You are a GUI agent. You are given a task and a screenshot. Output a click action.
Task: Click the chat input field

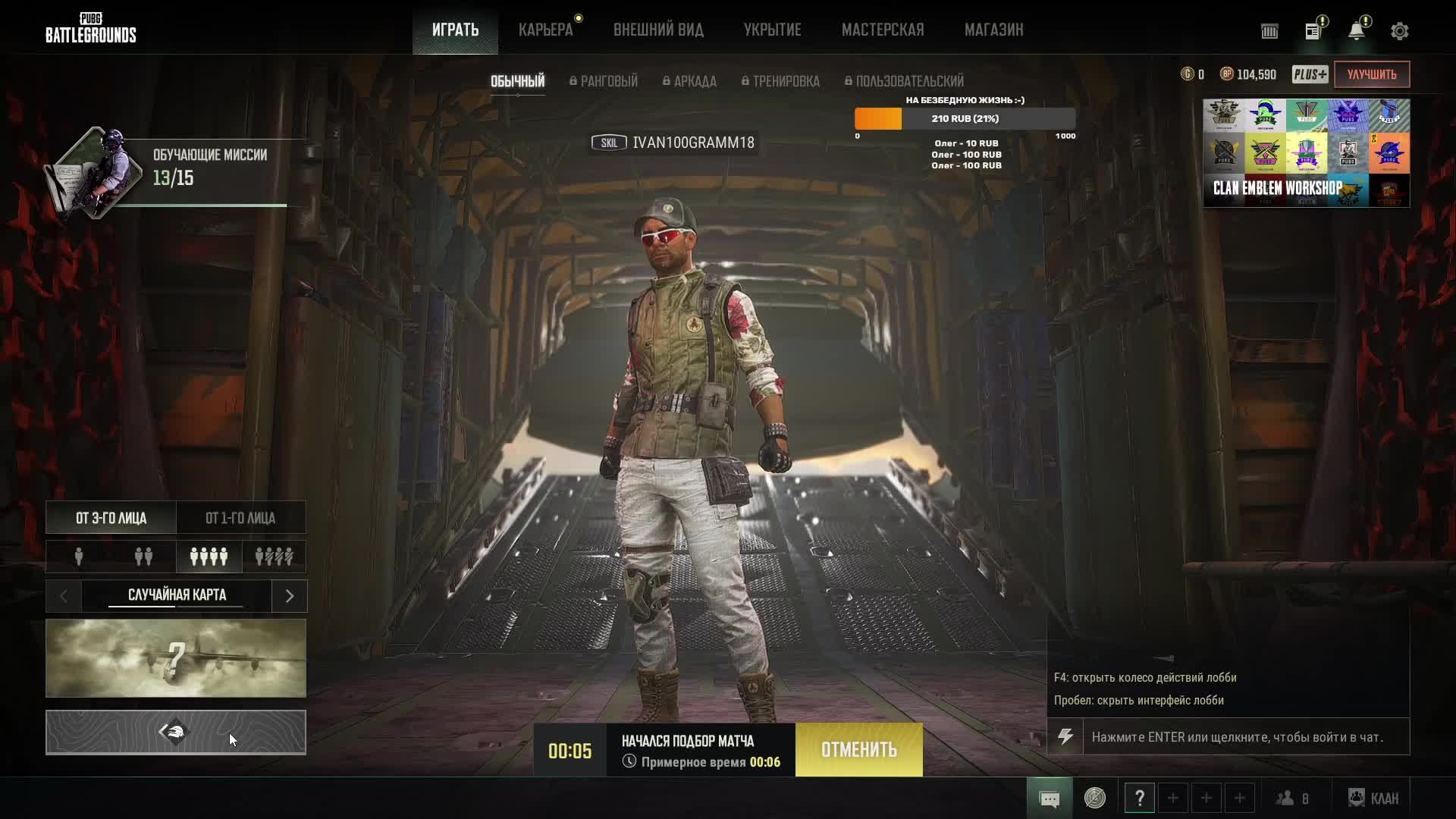click(1245, 737)
